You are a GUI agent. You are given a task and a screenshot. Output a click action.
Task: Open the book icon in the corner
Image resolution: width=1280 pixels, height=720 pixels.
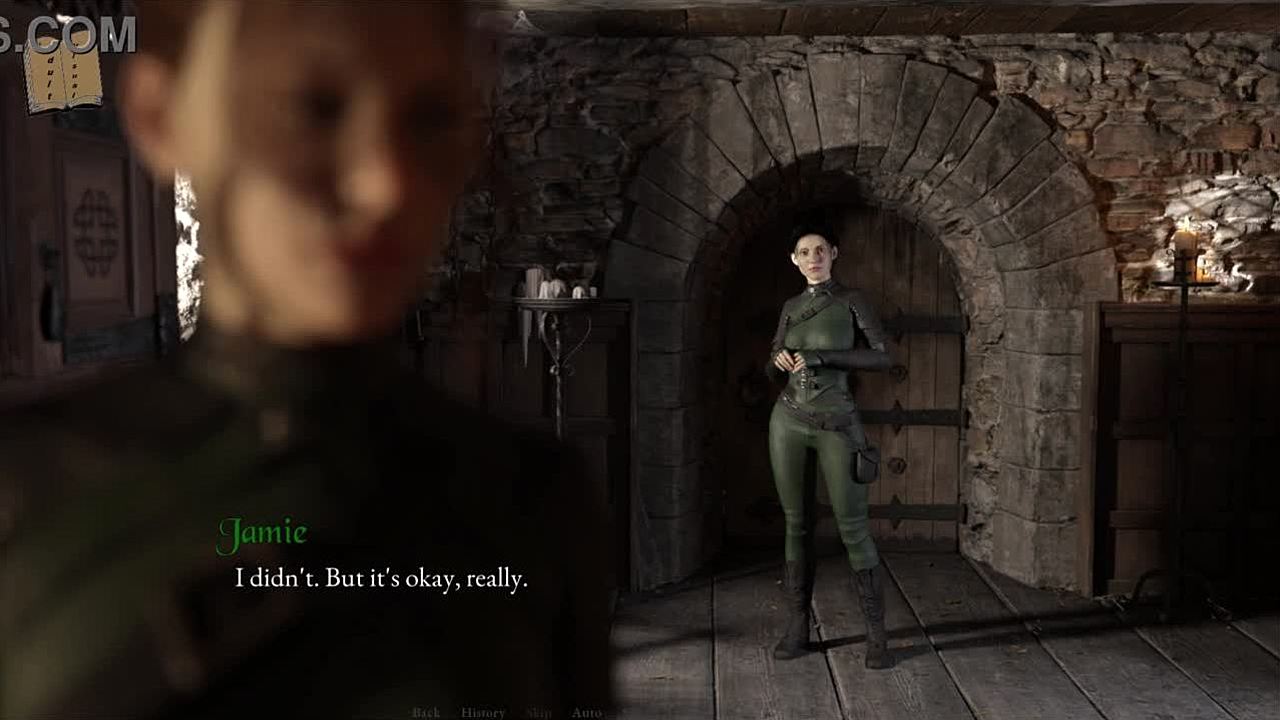pos(63,75)
